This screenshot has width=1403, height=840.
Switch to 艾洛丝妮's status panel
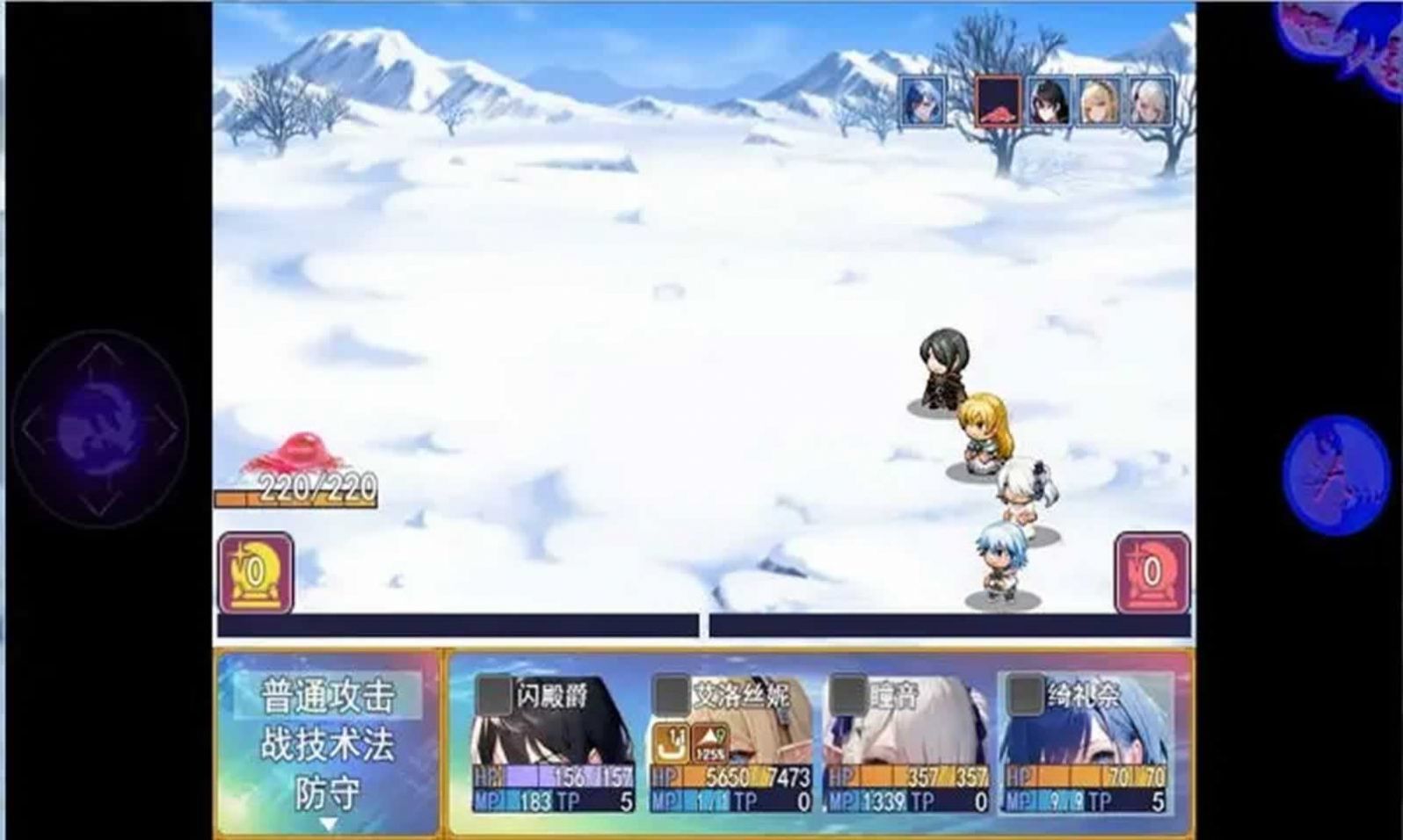(x=731, y=747)
